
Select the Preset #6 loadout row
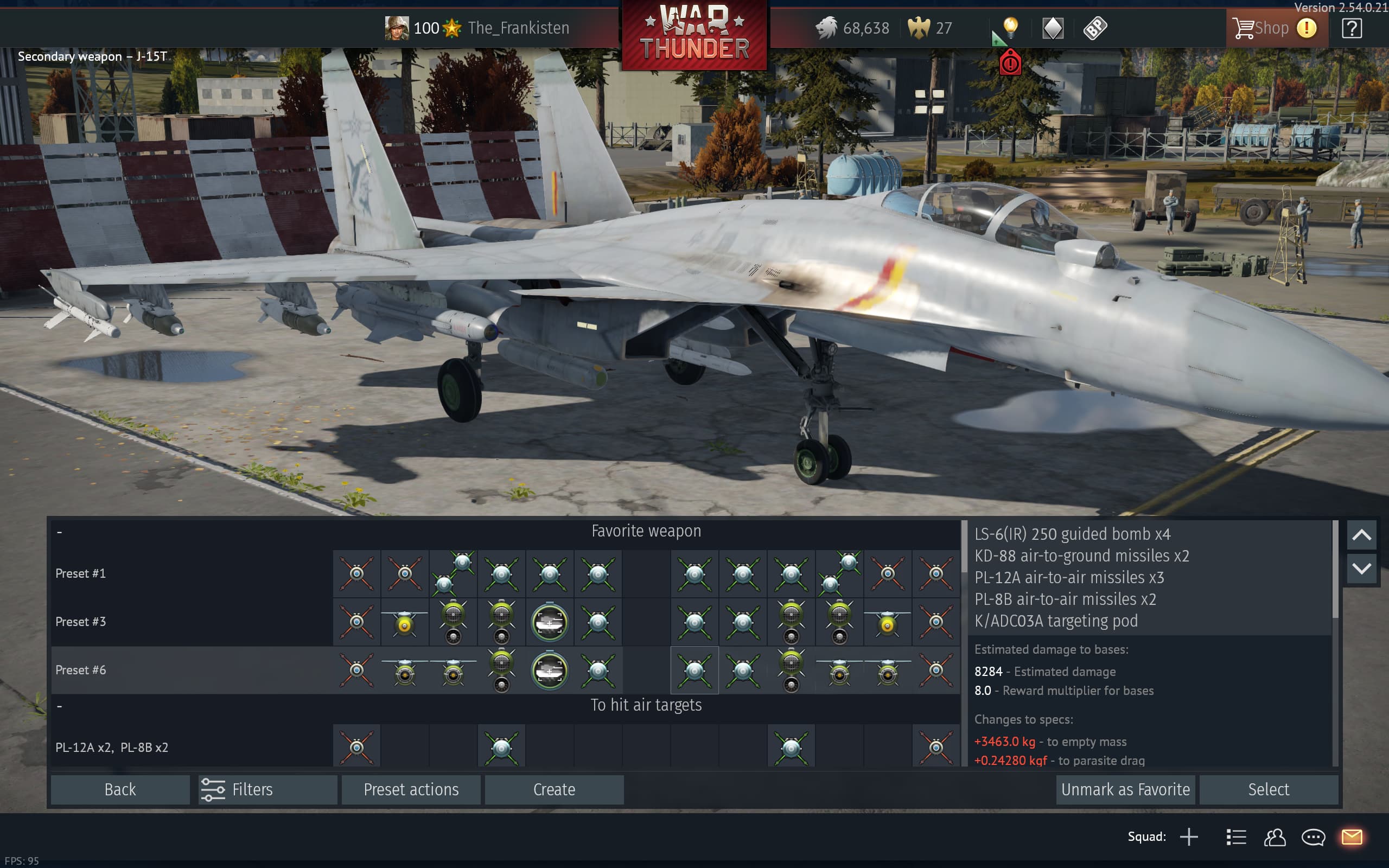(x=80, y=670)
